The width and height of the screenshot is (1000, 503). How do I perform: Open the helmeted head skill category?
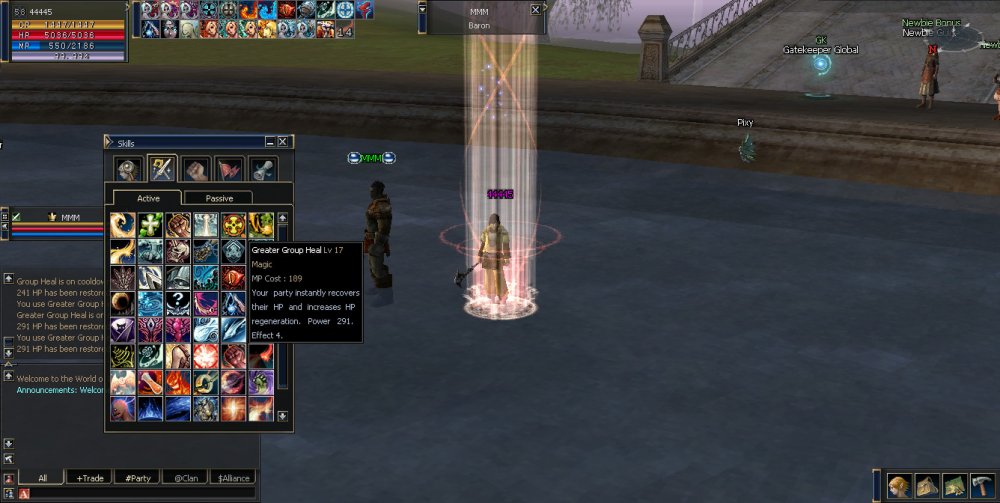(x=127, y=168)
